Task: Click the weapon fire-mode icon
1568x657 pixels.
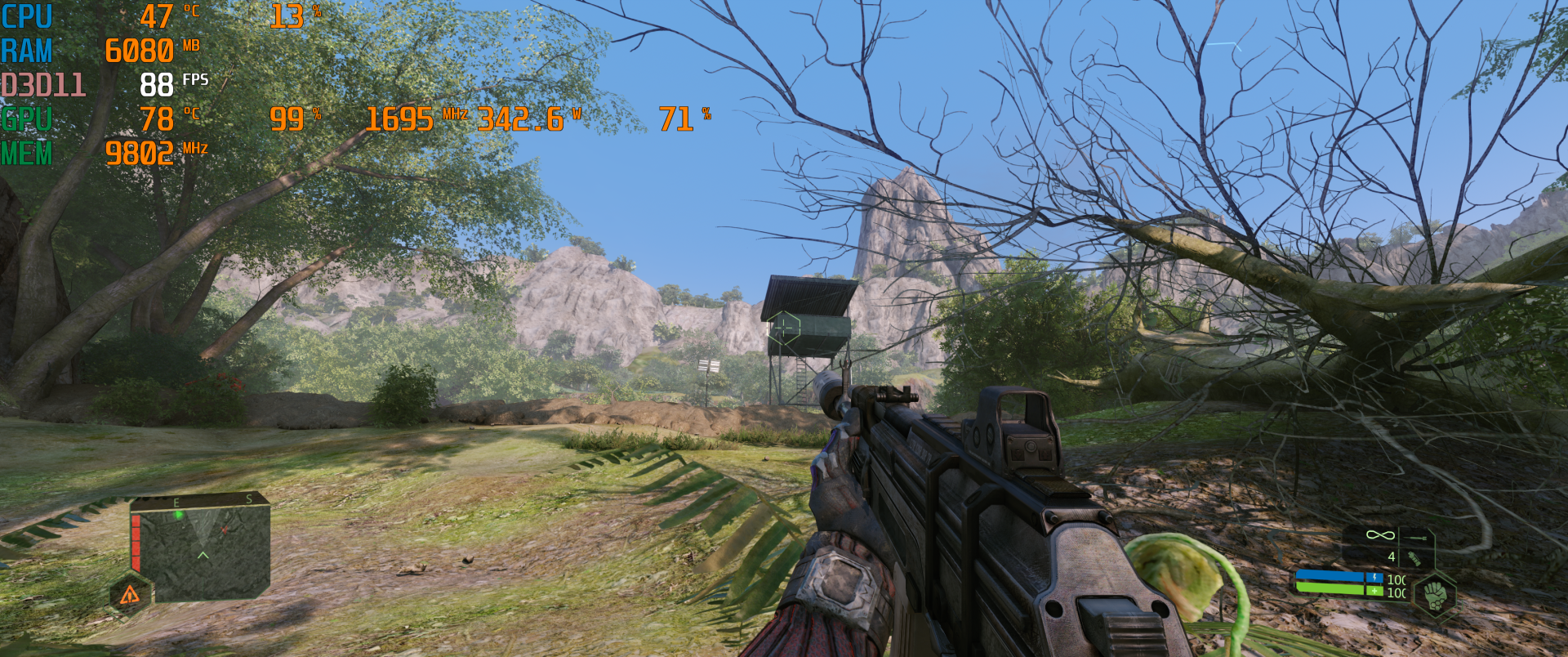Action: 1418,538
